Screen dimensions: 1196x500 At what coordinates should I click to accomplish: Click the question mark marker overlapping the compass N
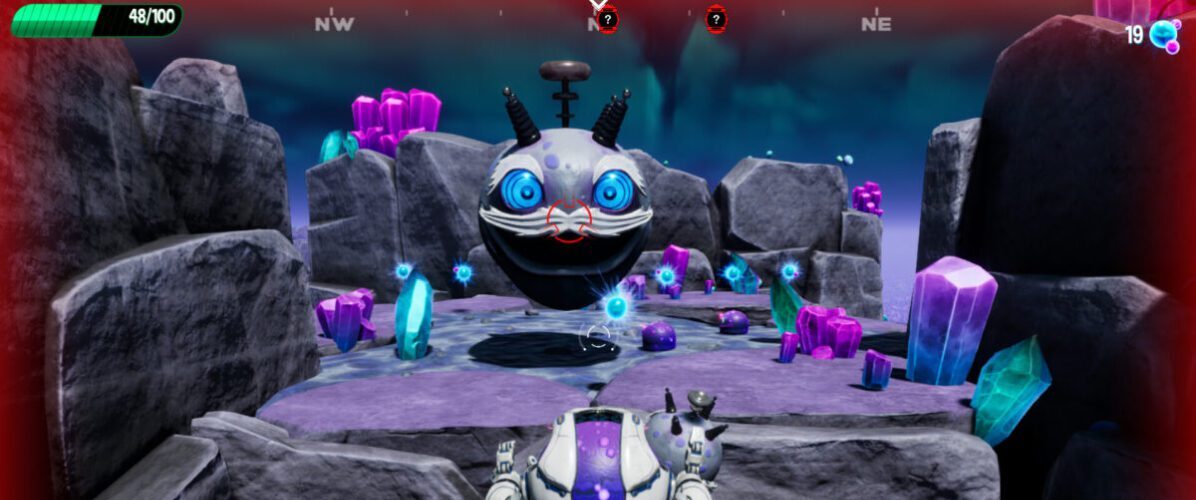tap(607, 19)
